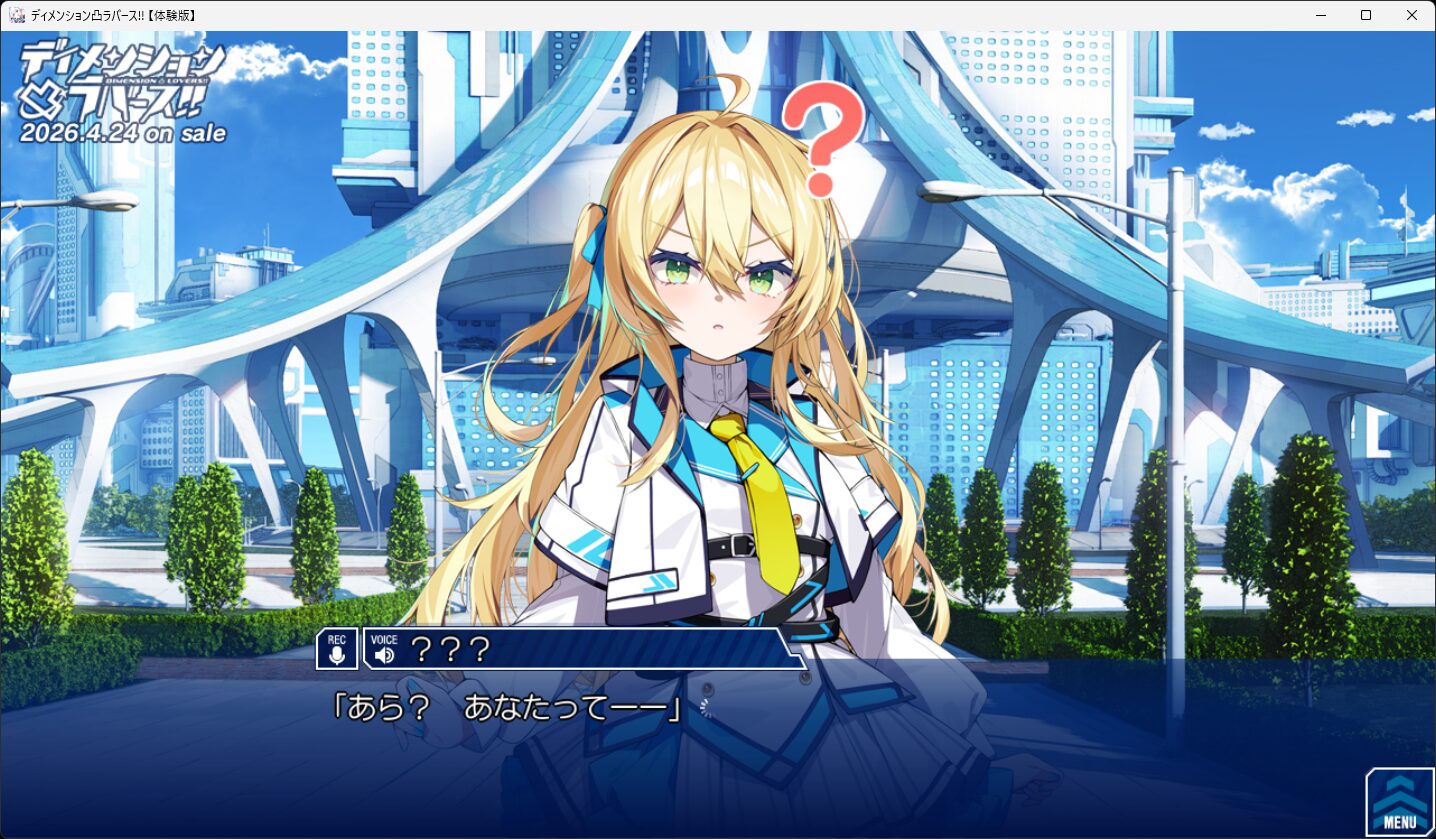
Task: Close the game window
Action: point(1411,15)
